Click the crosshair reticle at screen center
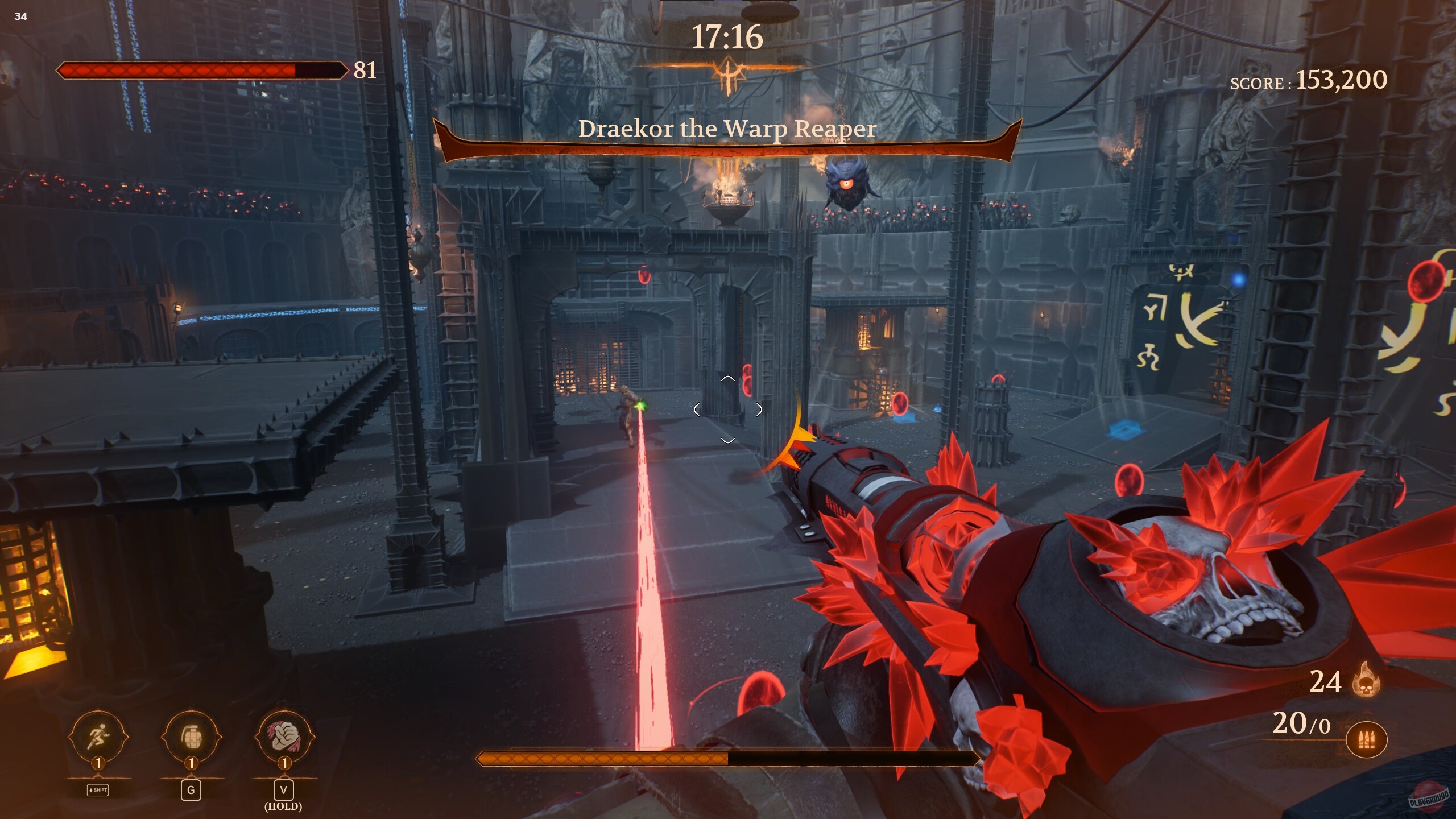This screenshot has height=819, width=1456. point(727,408)
